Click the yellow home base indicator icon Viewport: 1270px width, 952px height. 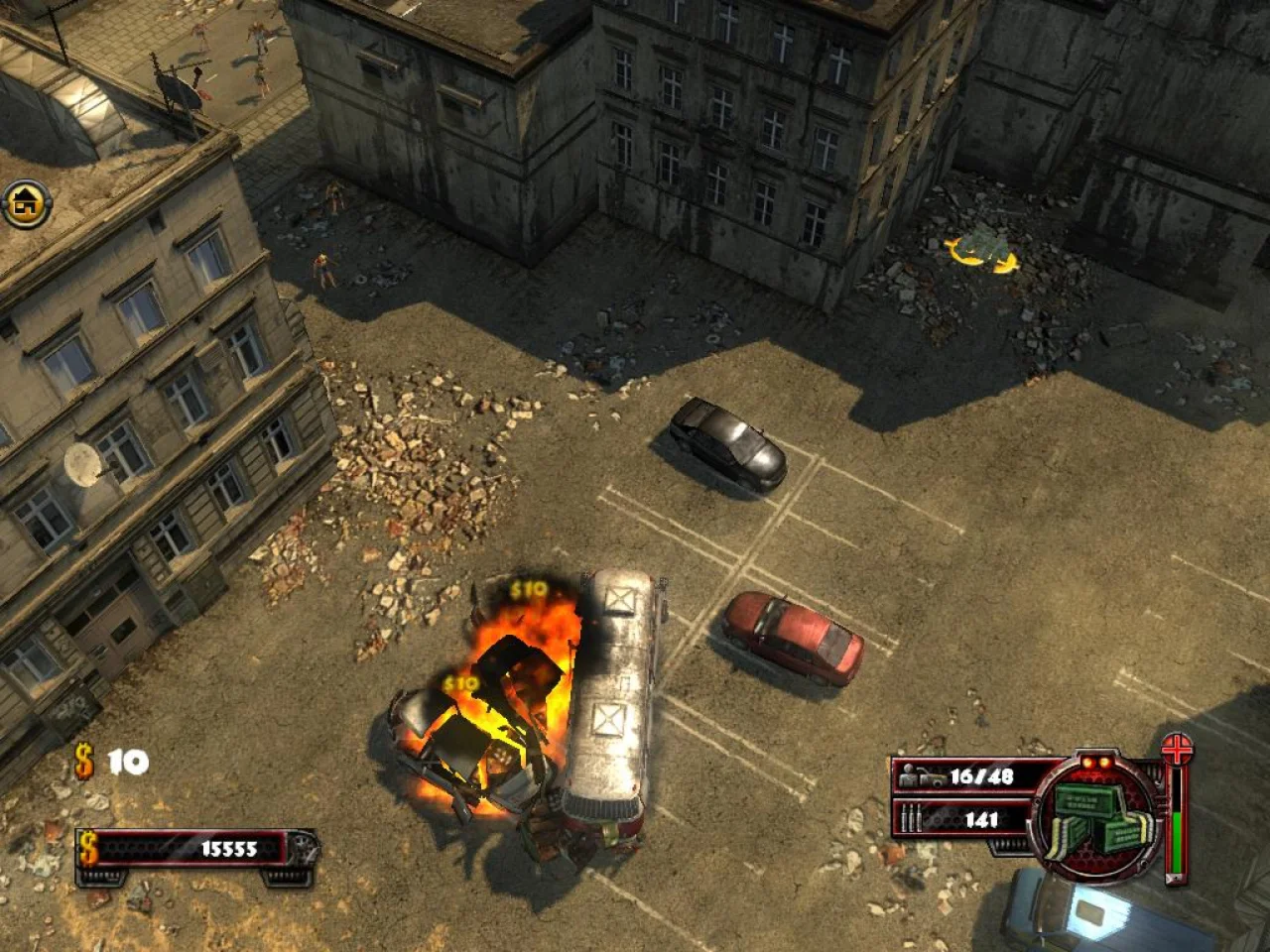click(25, 204)
